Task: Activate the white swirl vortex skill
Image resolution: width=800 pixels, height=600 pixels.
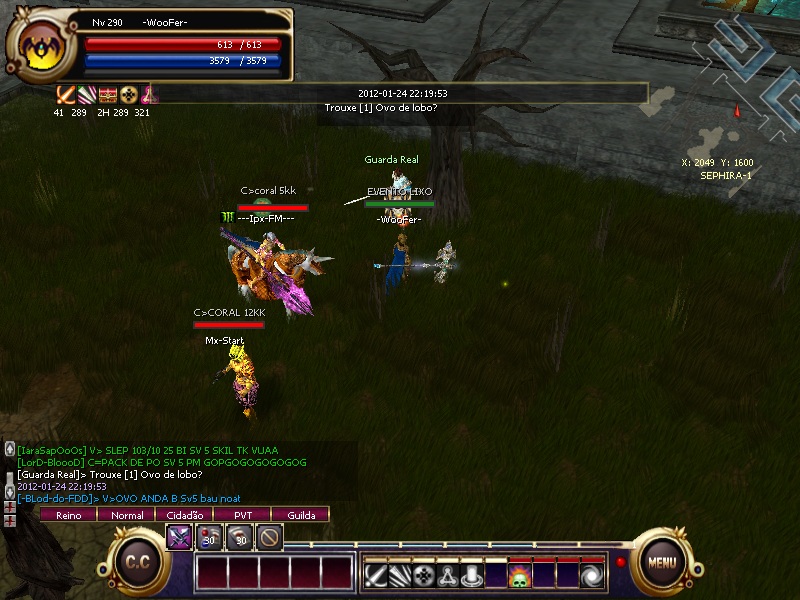Action: click(592, 575)
